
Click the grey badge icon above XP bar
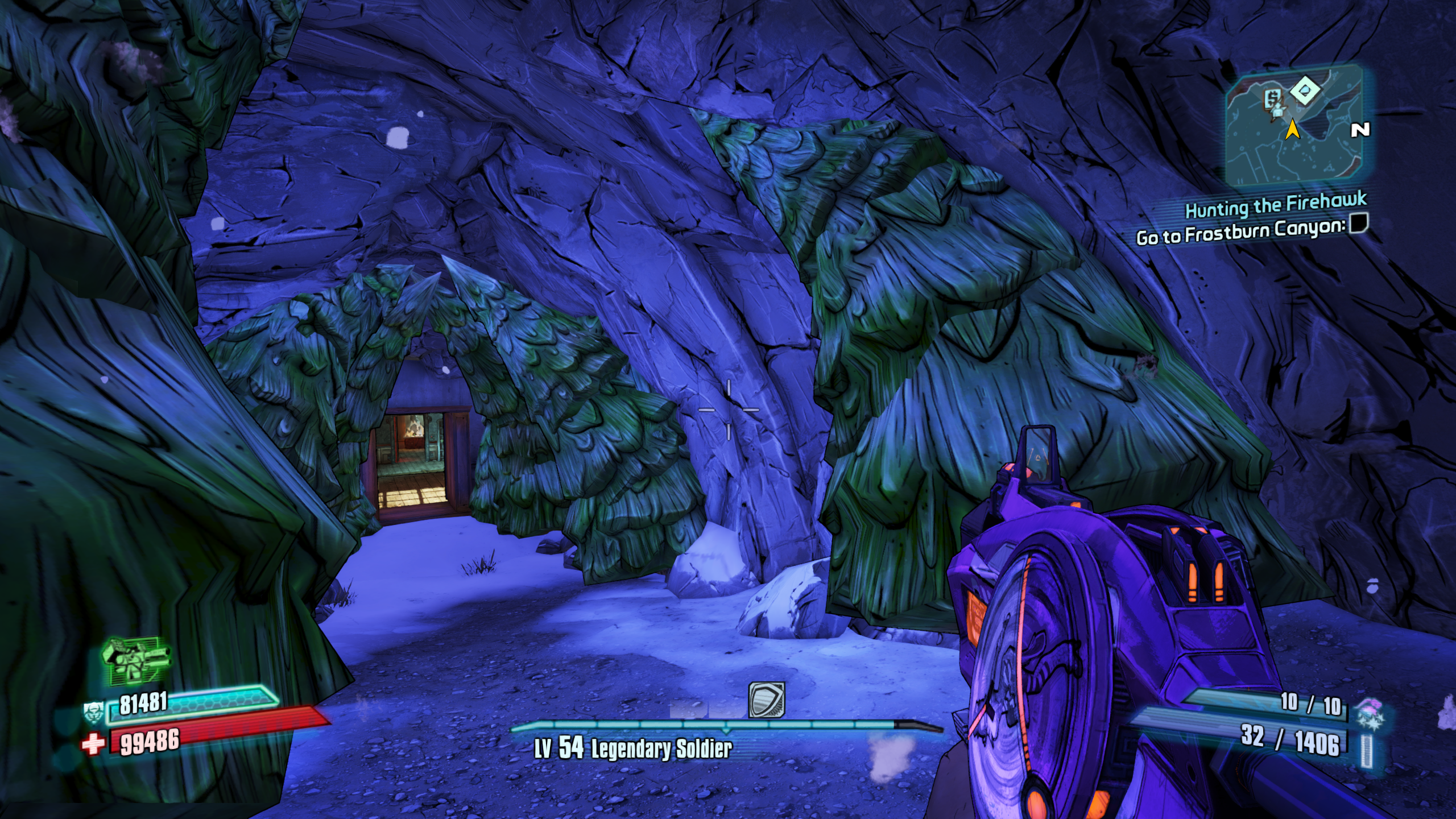click(x=766, y=700)
